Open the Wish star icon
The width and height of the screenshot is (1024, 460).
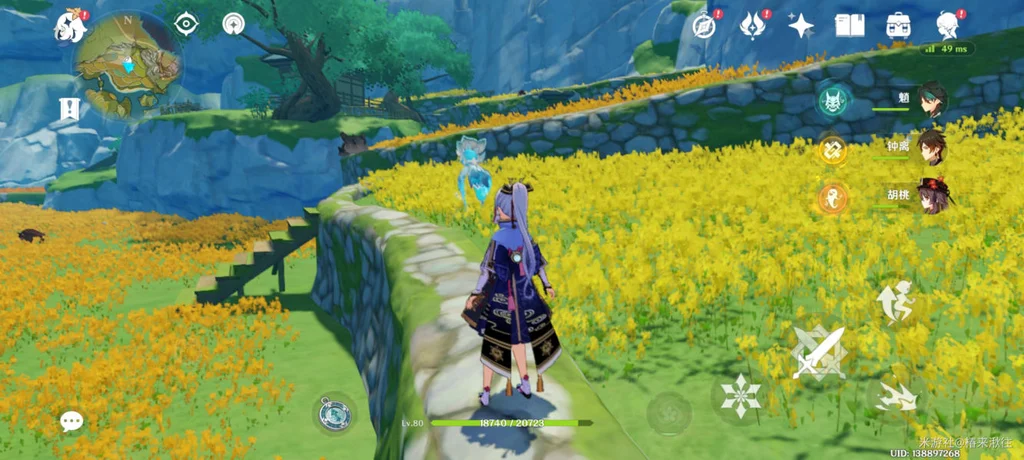pos(801,26)
